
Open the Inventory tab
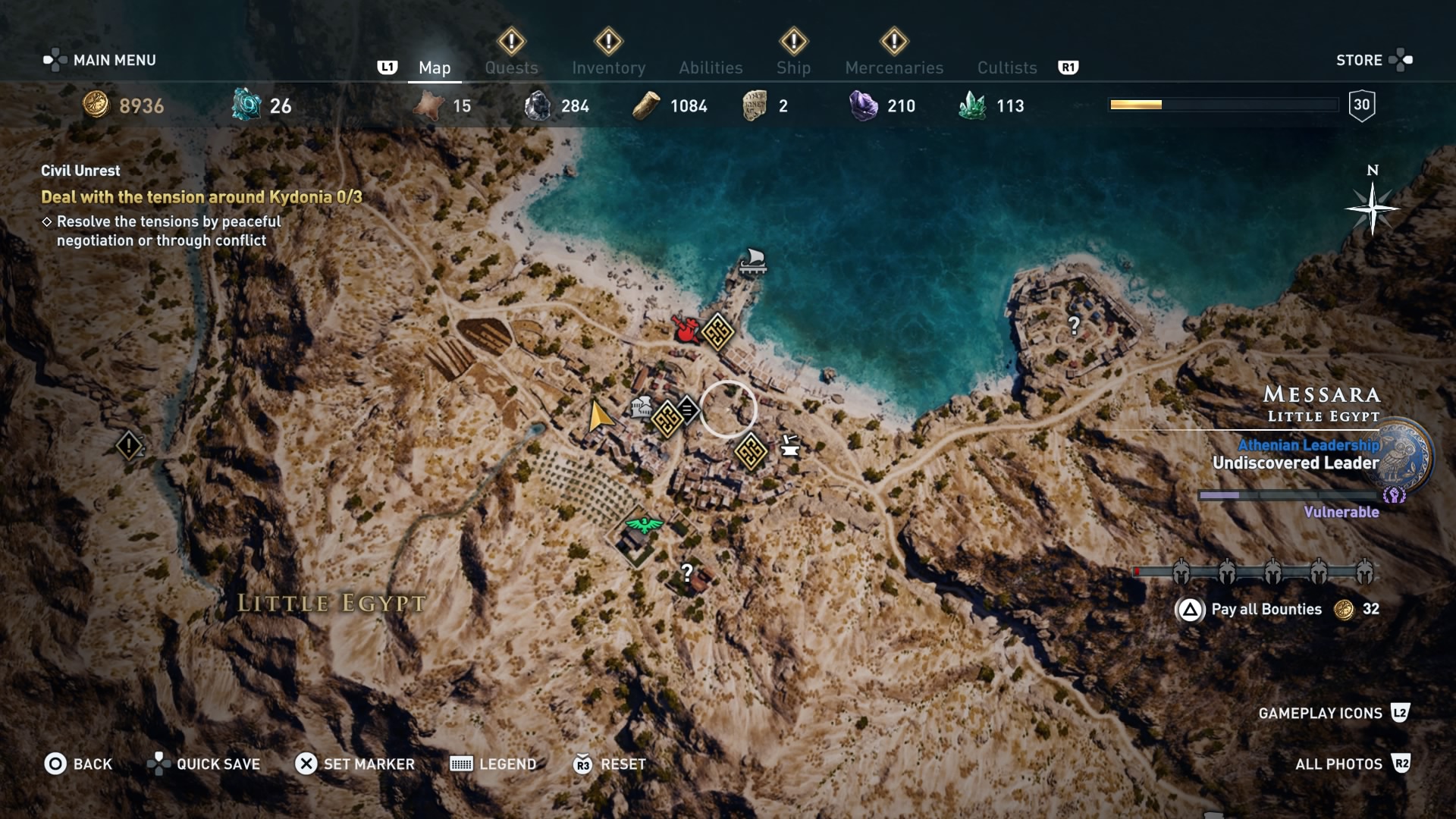[608, 67]
